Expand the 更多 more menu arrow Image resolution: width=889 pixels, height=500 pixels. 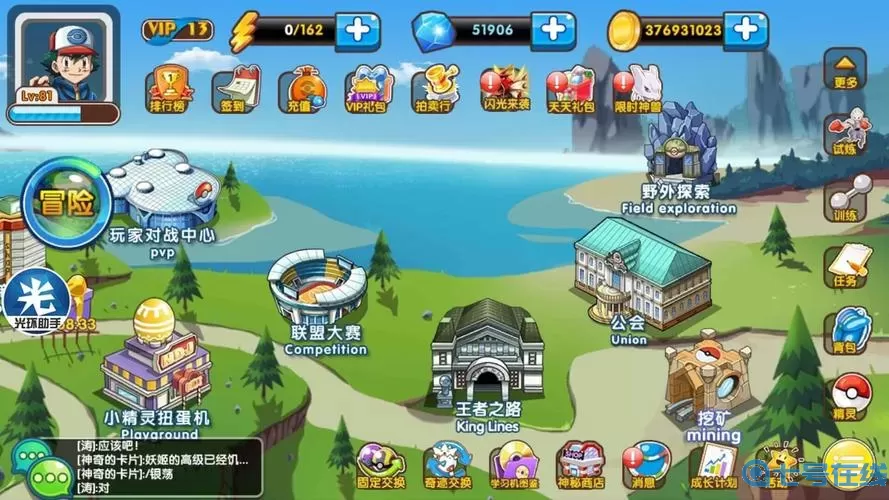tap(845, 67)
